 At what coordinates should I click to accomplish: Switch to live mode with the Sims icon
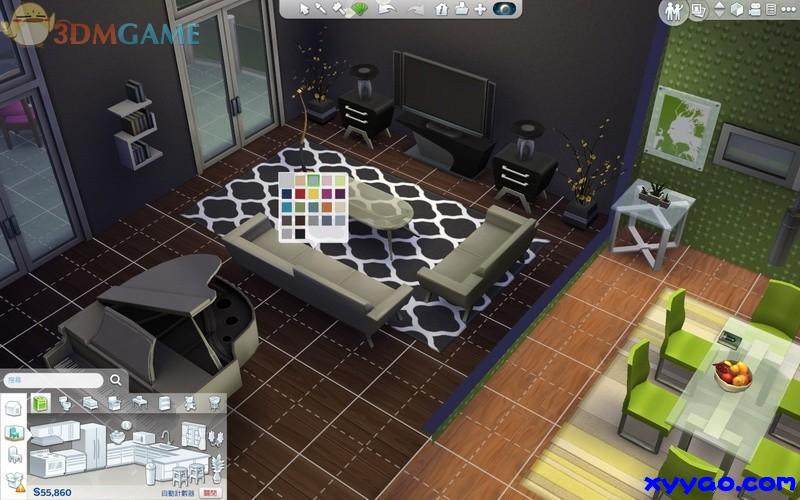(x=673, y=11)
